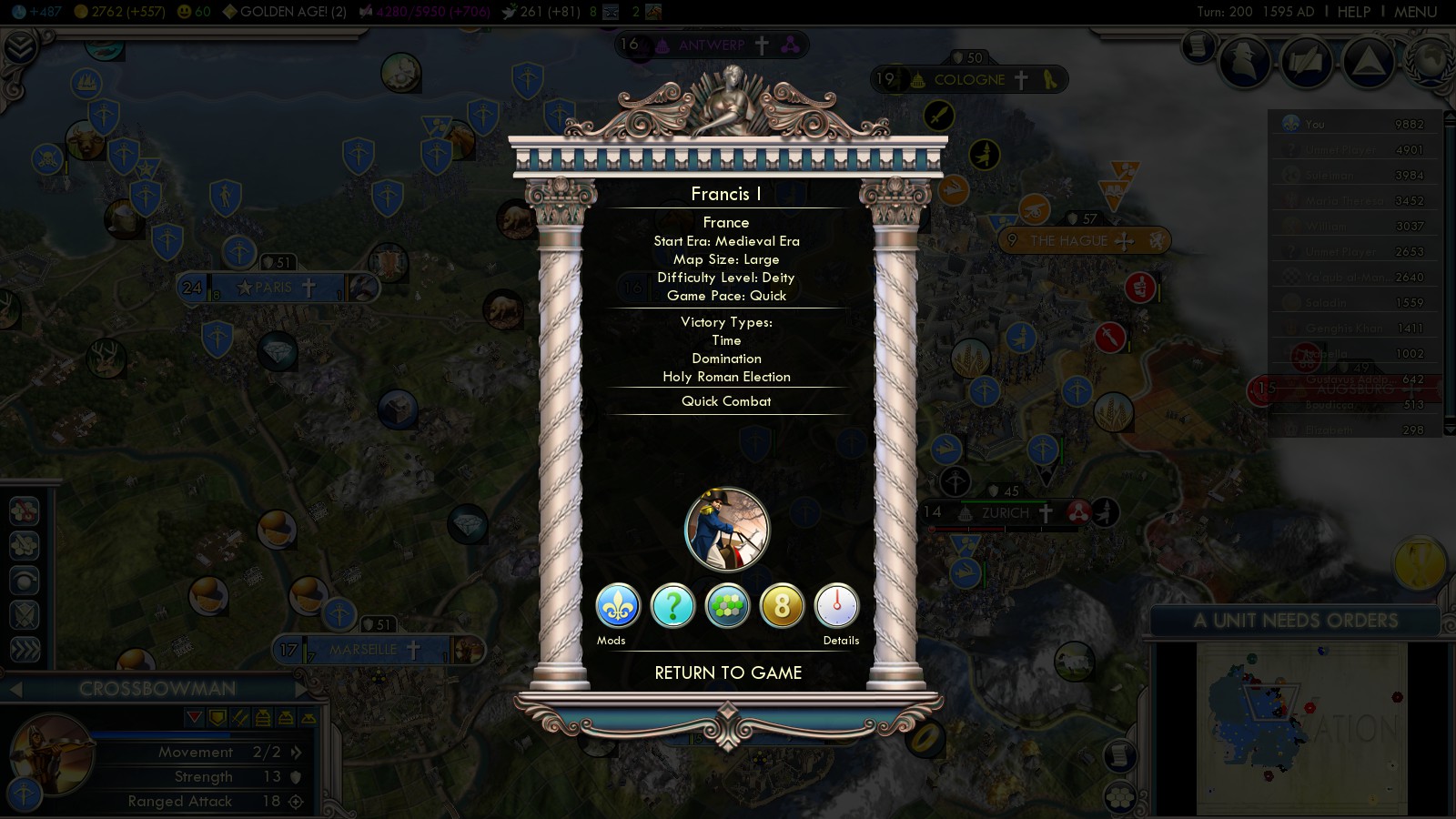Screen dimensions: 1456x819
Task: Click the gold number 8 icon
Action: [782, 606]
